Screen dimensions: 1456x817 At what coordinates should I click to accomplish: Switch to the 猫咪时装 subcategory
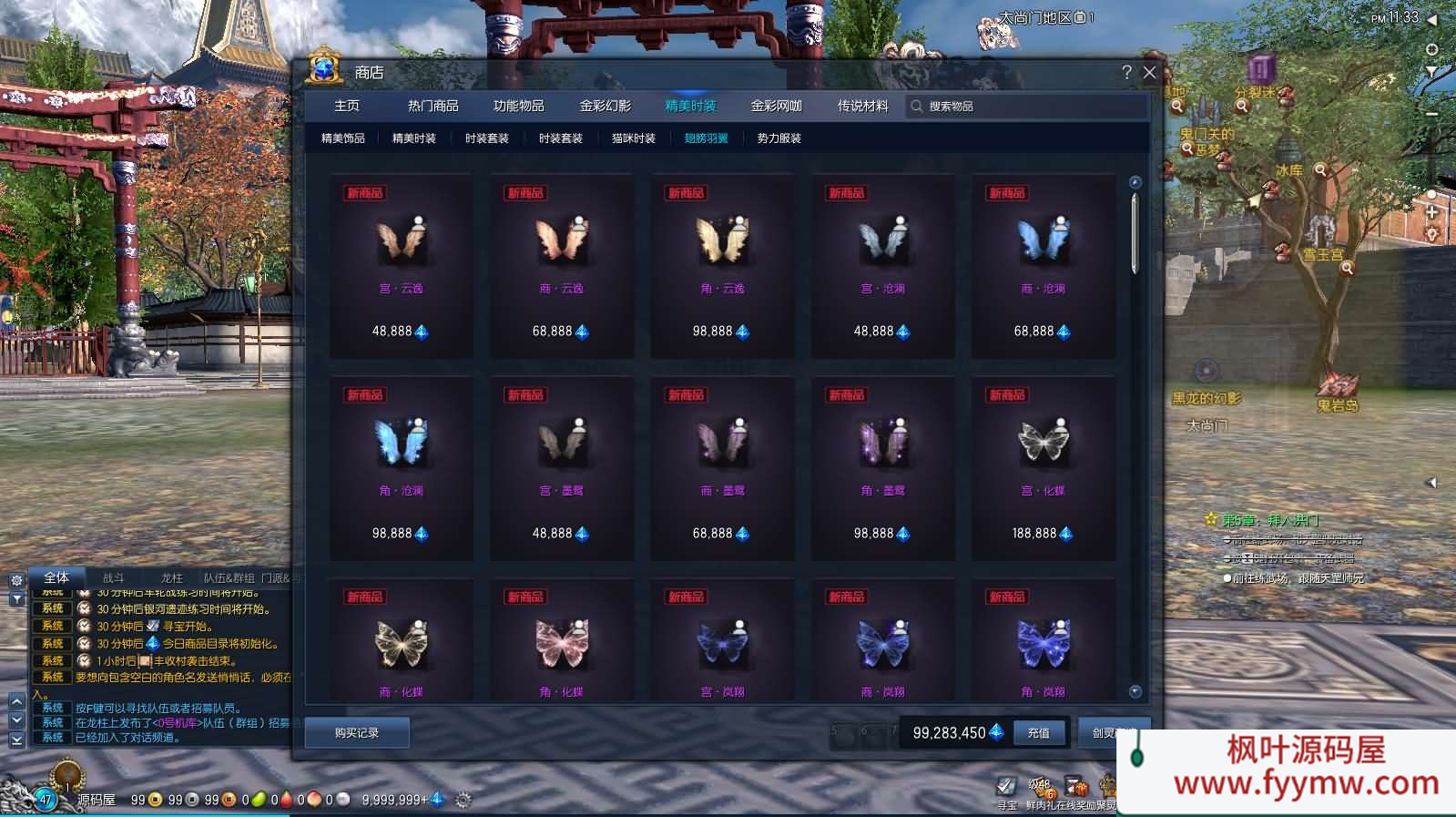(634, 138)
